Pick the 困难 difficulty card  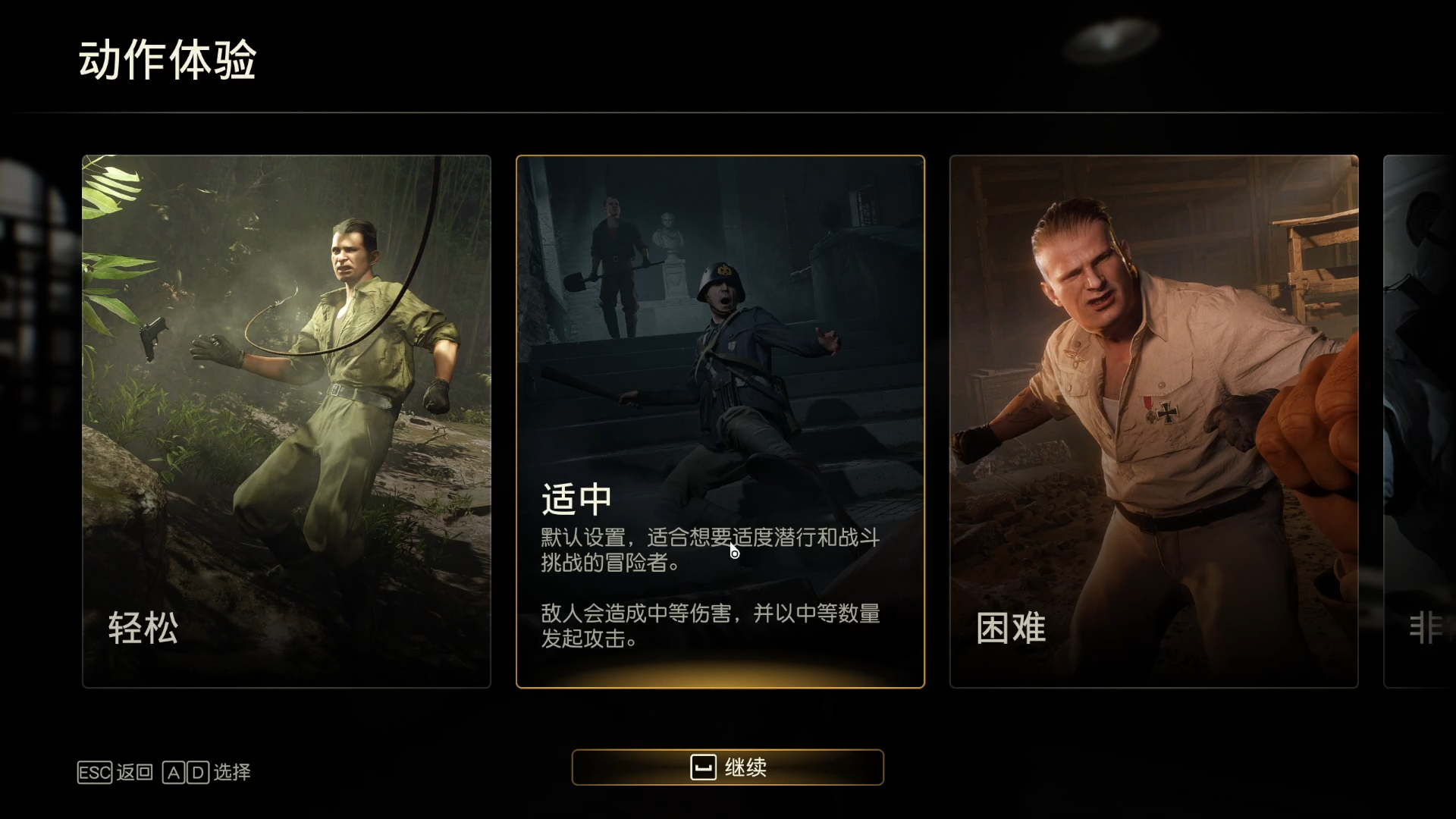(1153, 422)
